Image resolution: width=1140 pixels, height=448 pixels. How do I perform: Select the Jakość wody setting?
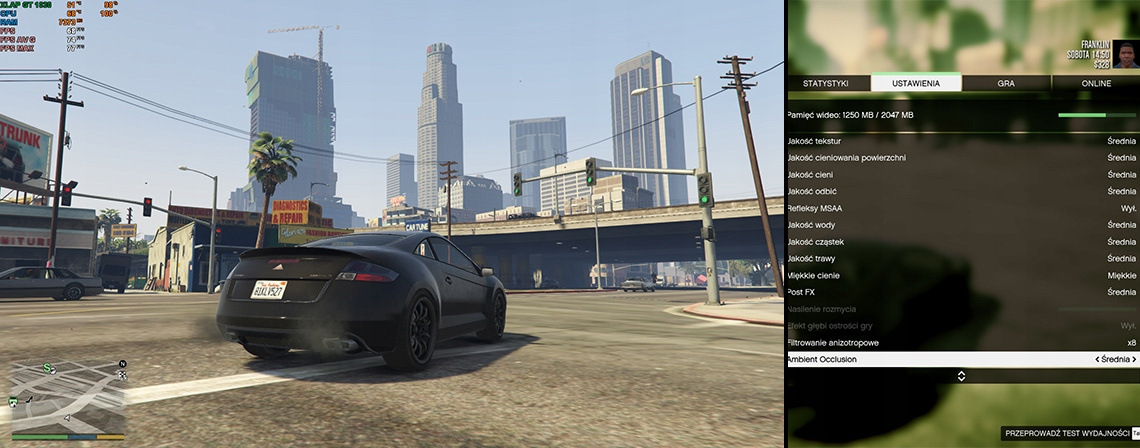(962, 225)
